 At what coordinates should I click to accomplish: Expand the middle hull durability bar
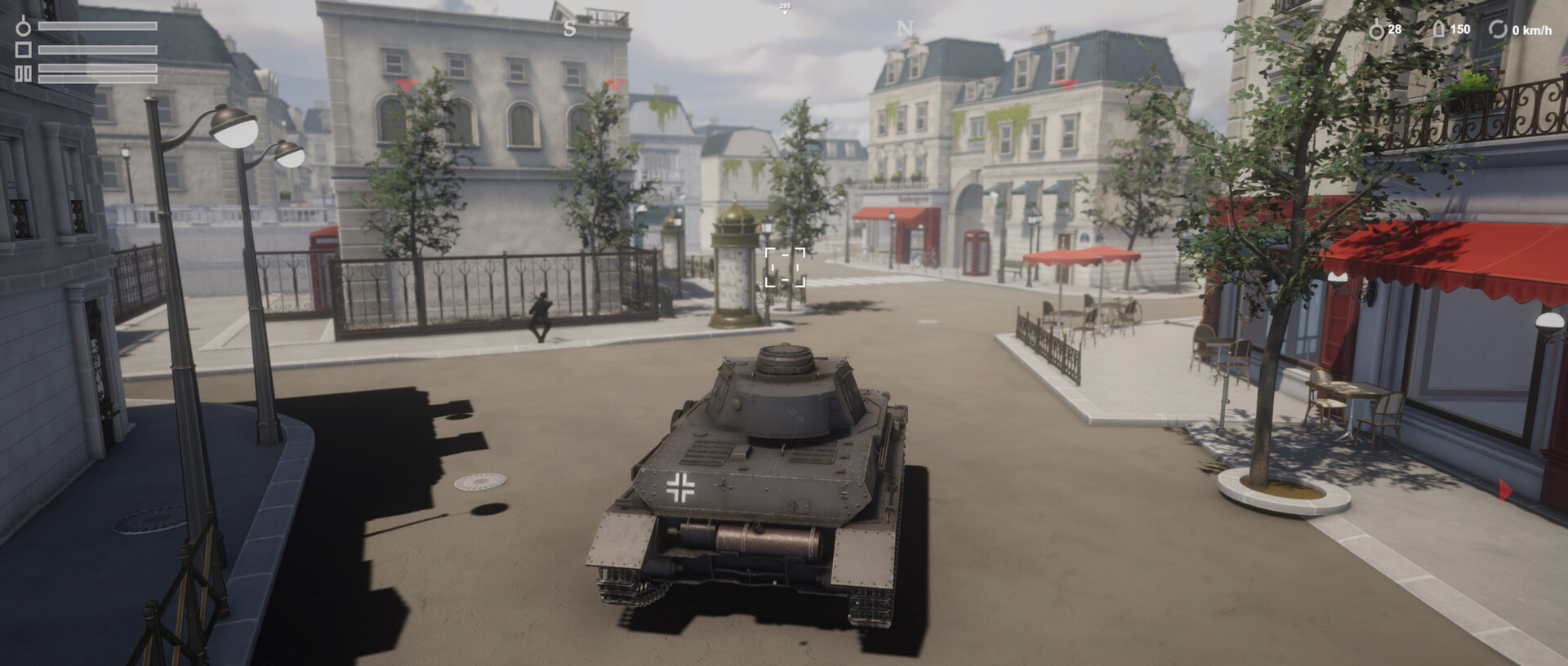pyautogui.click(x=98, y=50)
